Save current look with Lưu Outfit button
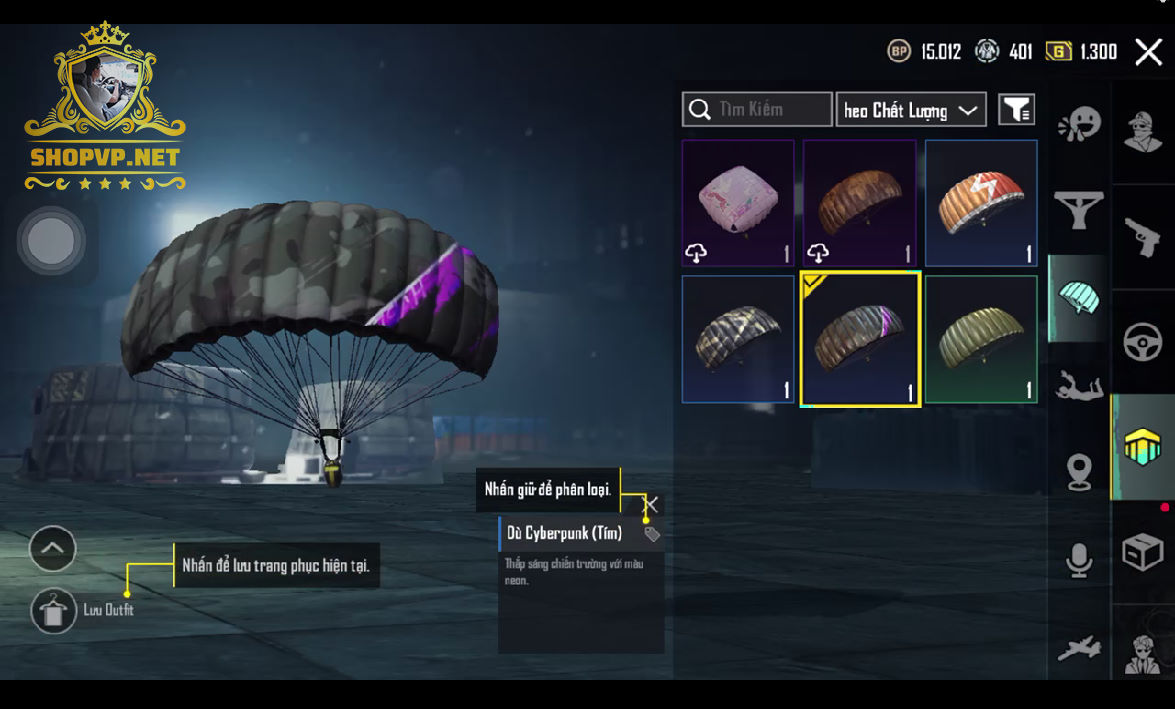The image size is (1175, 709). point(54,610)
